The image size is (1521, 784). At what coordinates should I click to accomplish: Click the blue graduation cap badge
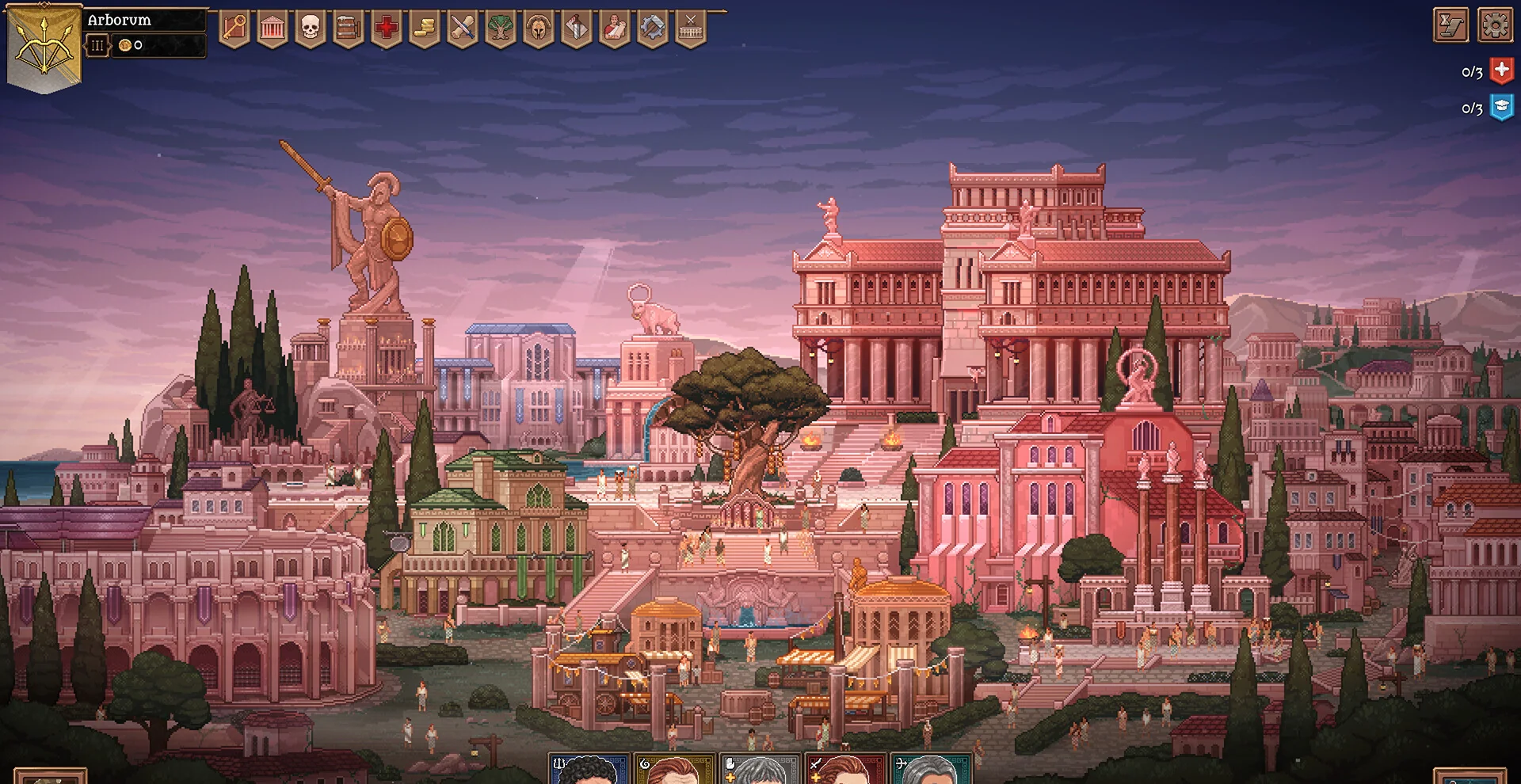pos(1501,107)
